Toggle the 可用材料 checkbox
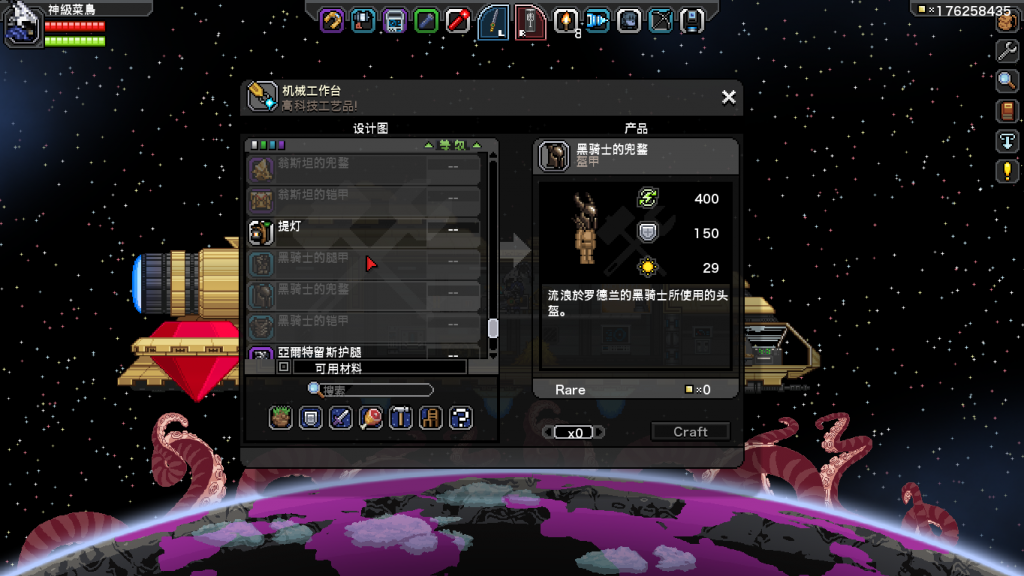 coord(284,368)
